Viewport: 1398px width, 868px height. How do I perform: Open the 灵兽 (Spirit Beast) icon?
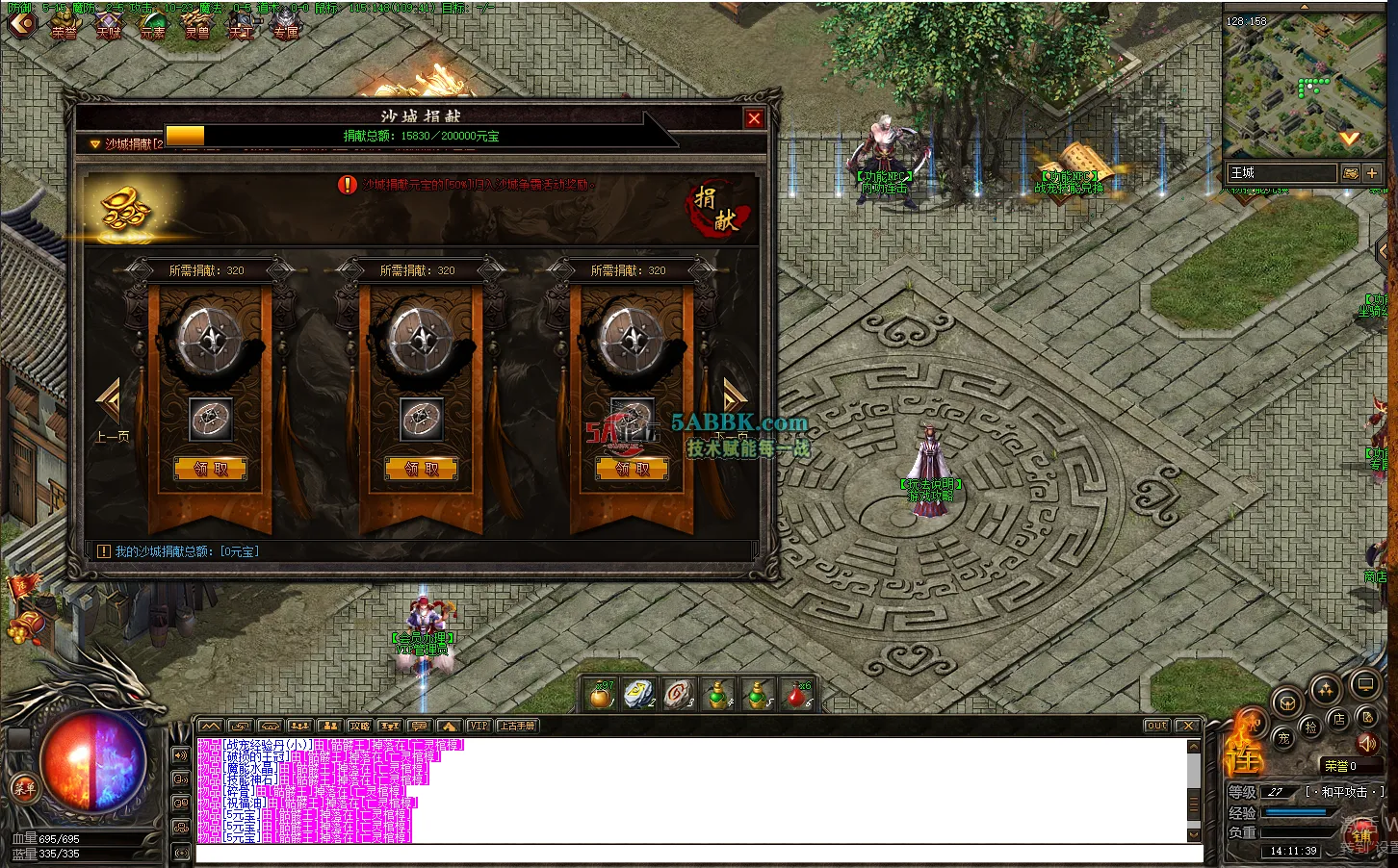[198, 24]
